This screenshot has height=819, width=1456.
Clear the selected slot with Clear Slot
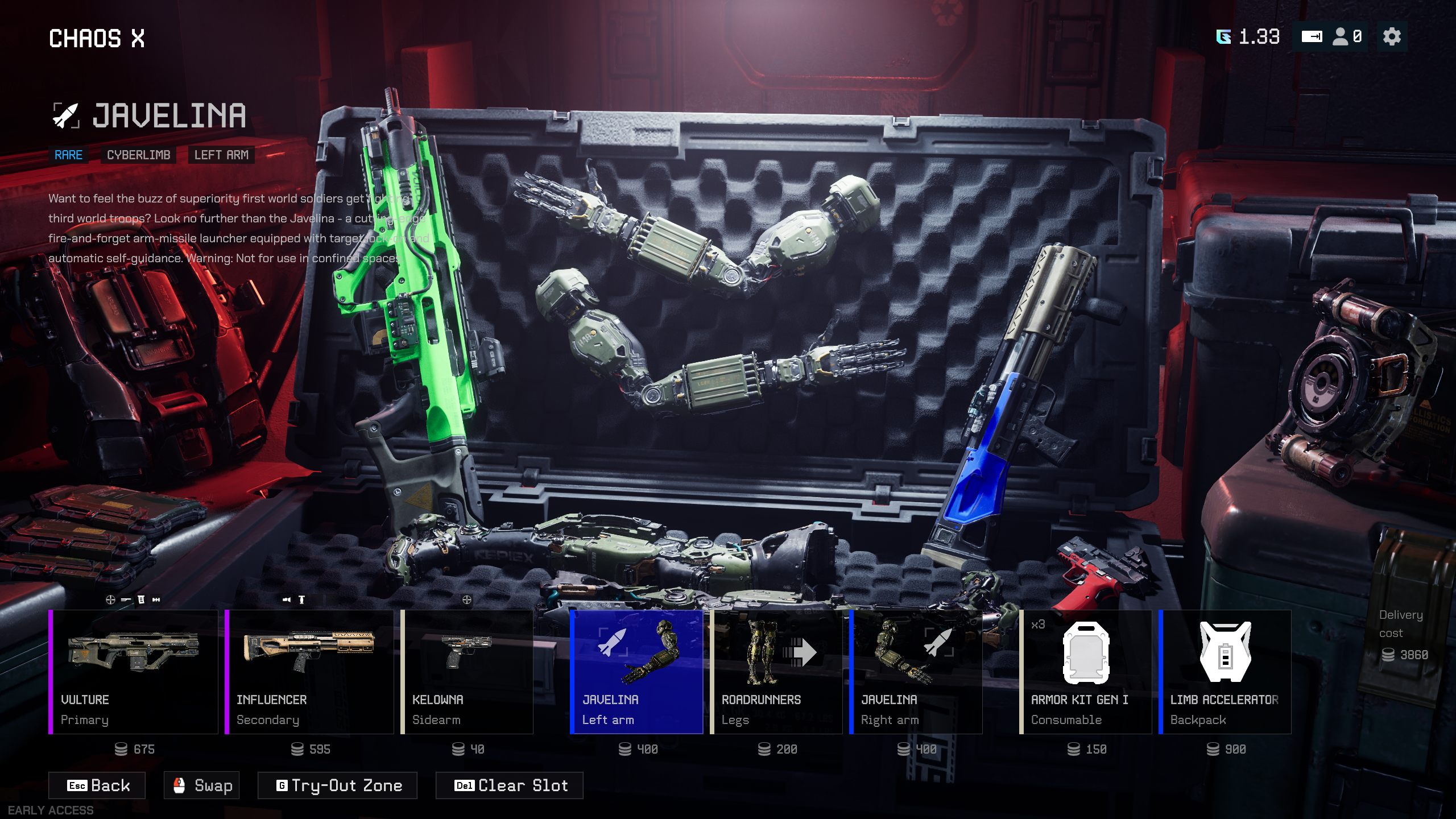pos(510,785)
